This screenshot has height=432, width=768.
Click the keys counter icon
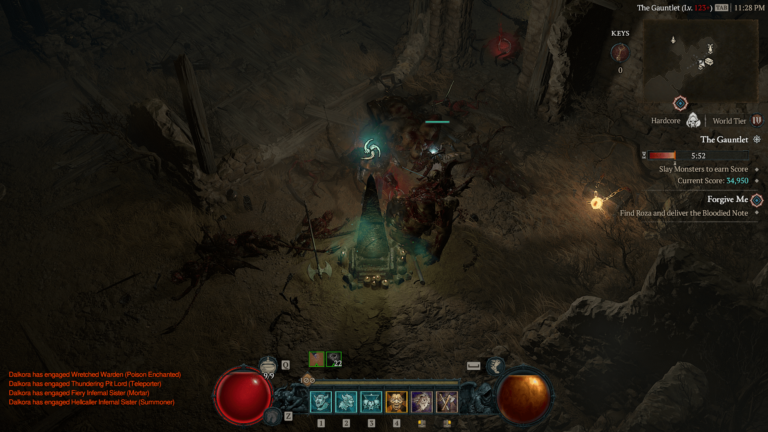tap(620, 53)
